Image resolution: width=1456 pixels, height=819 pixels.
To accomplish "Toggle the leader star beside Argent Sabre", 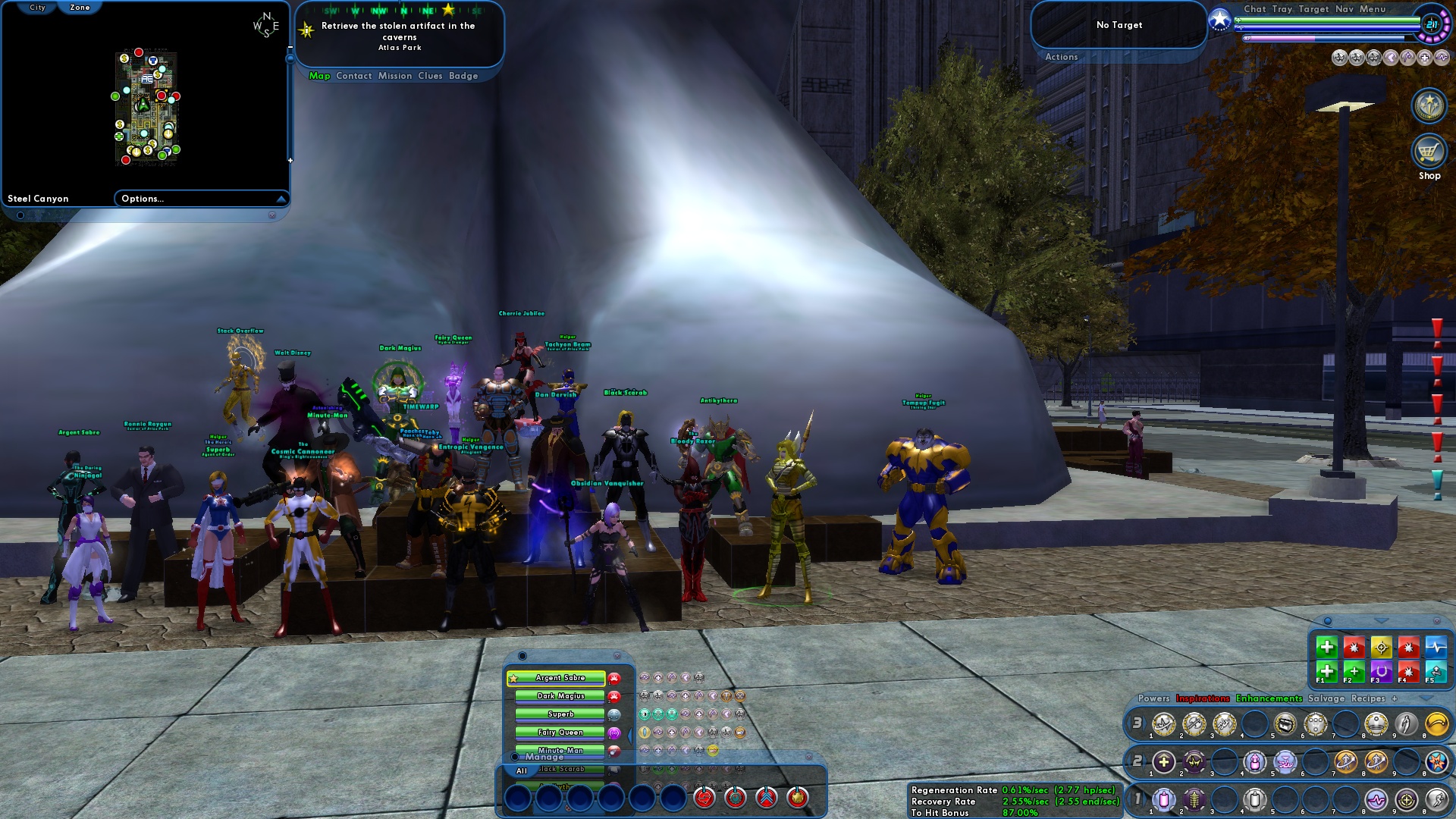I will click(x=513, y=678).
